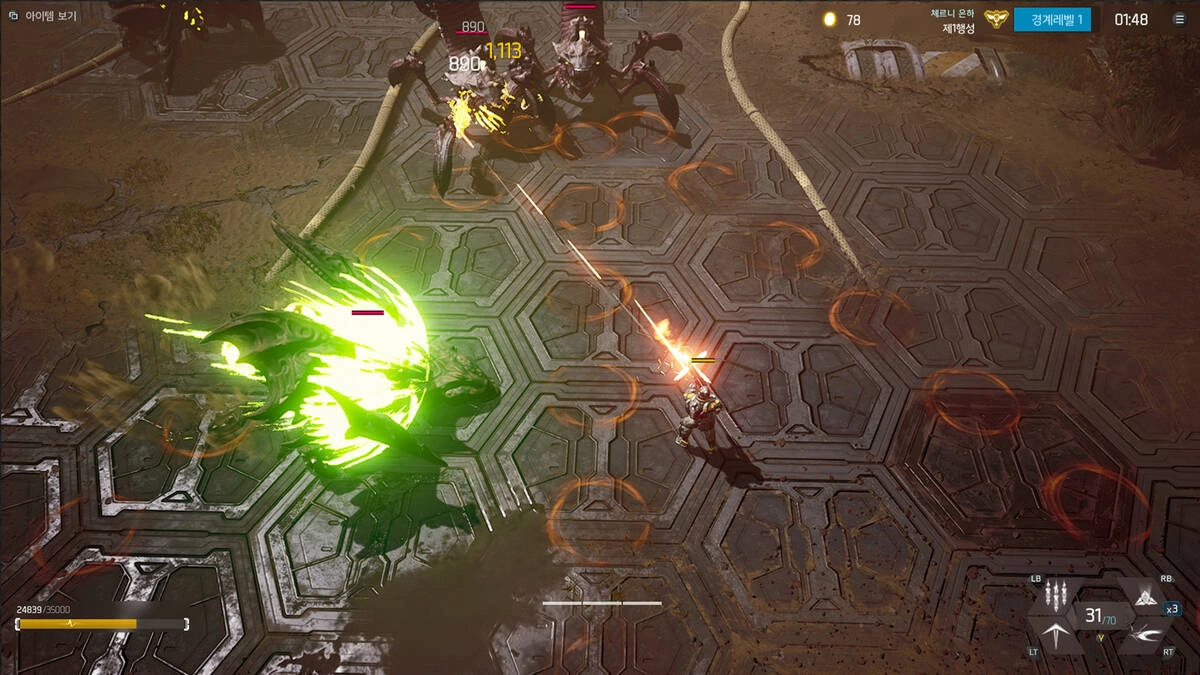Click the golden winged faction emblem
This screenshot has width=1200, height=675.
[996, 20]
